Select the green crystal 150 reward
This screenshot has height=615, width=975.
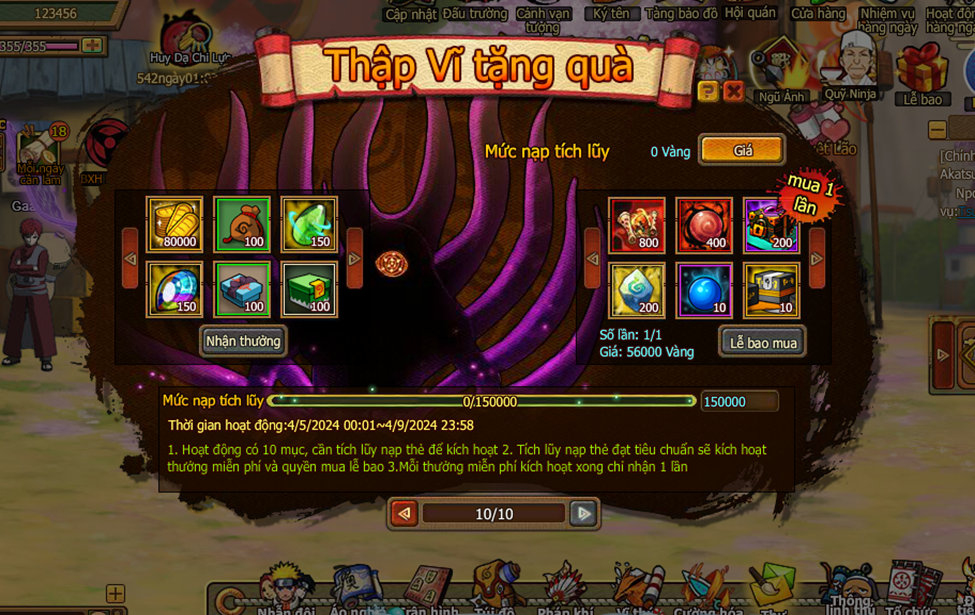[x=309, y=224]
